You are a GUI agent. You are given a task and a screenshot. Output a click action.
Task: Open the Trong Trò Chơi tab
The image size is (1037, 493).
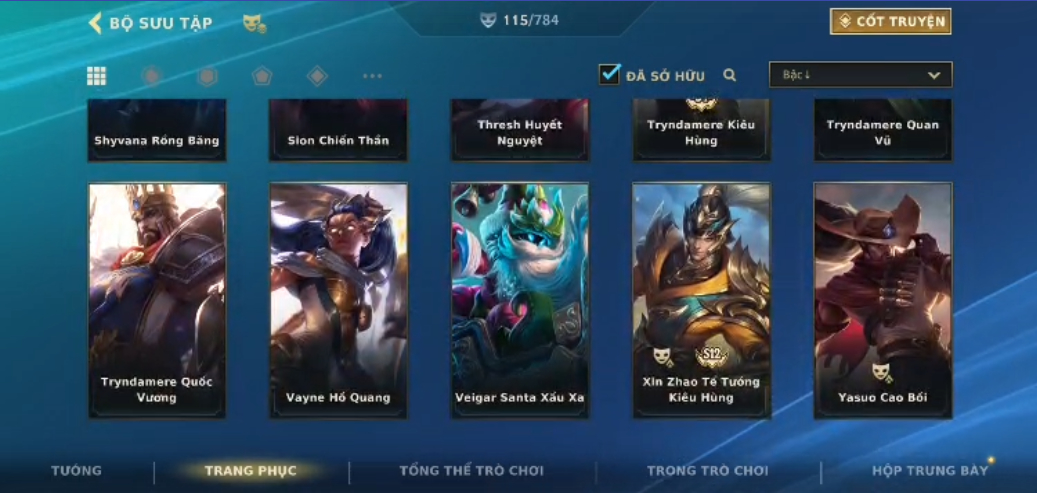click(x=708, y=471)
